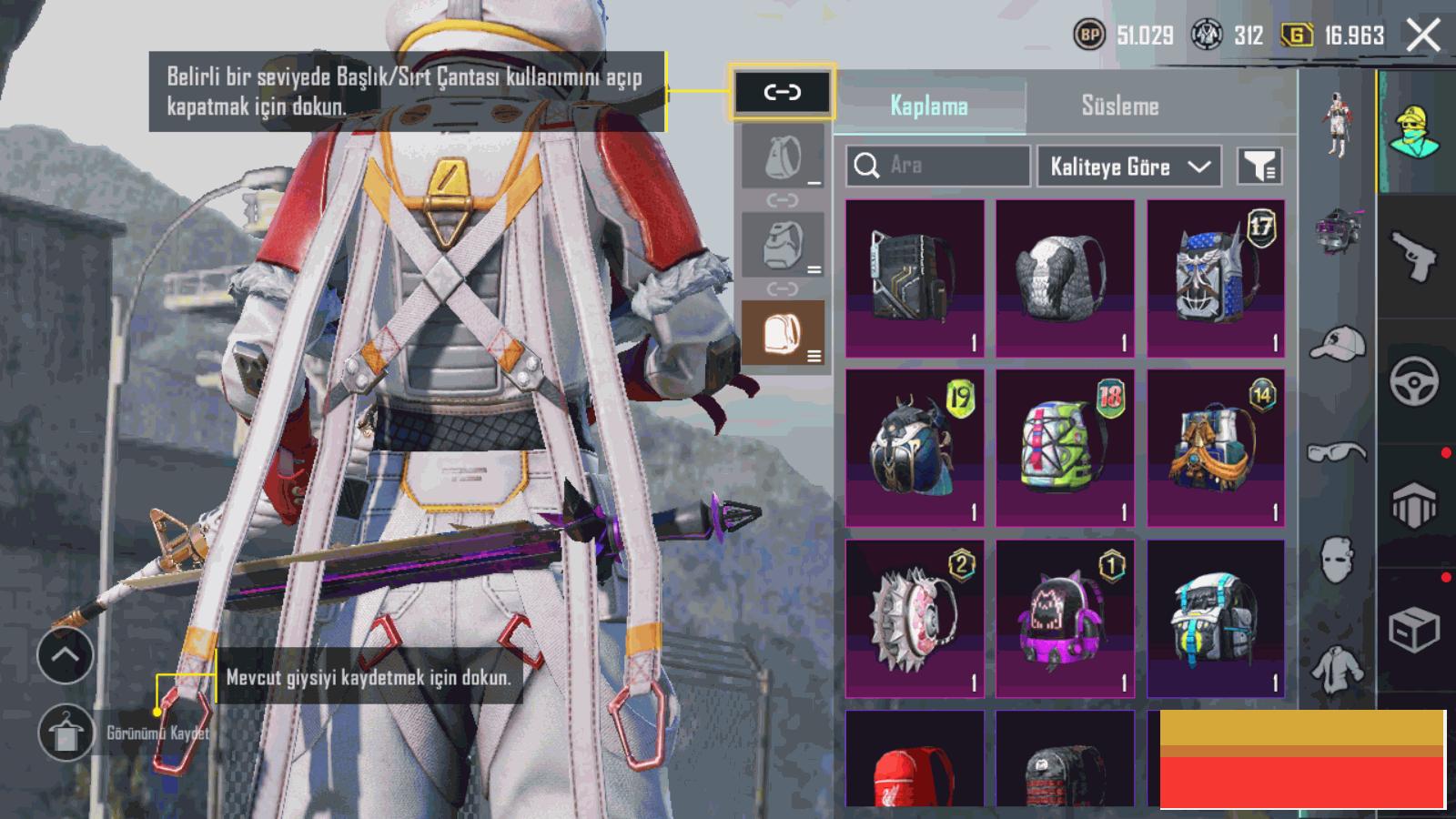
Task: Open the pistol weapons category
Action: tap(1414, 257)
